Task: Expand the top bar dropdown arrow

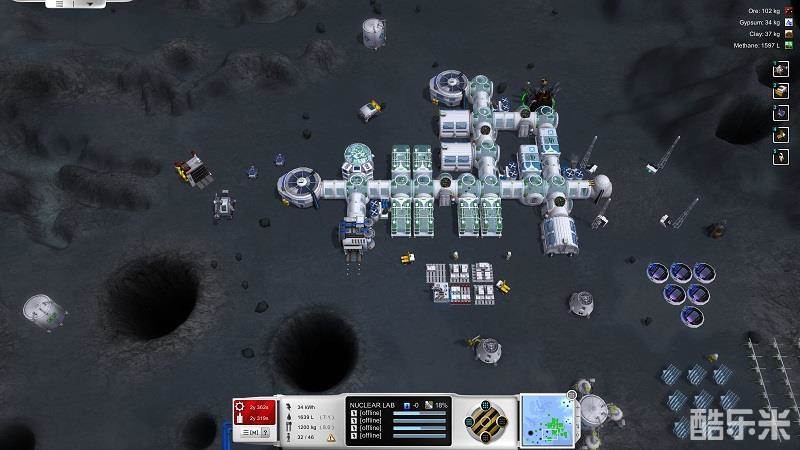Action: click(x=92, y=4)
